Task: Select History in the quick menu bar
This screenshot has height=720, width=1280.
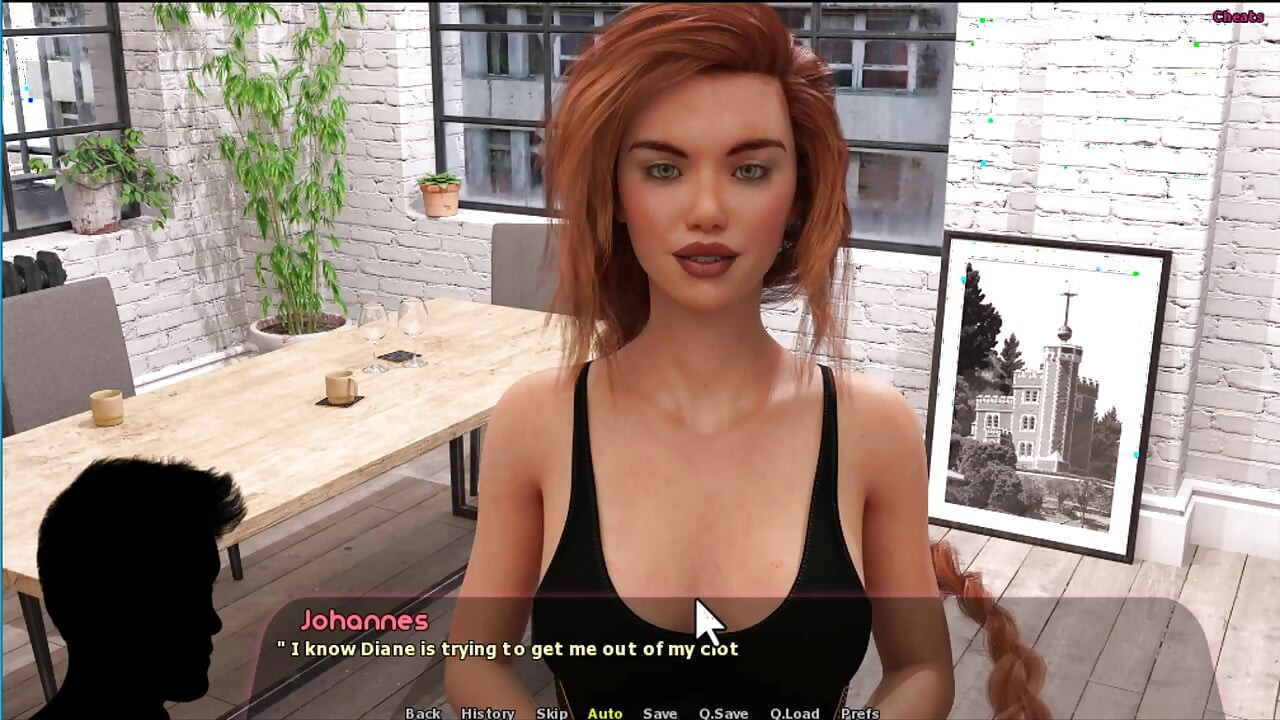Action: 489,713
